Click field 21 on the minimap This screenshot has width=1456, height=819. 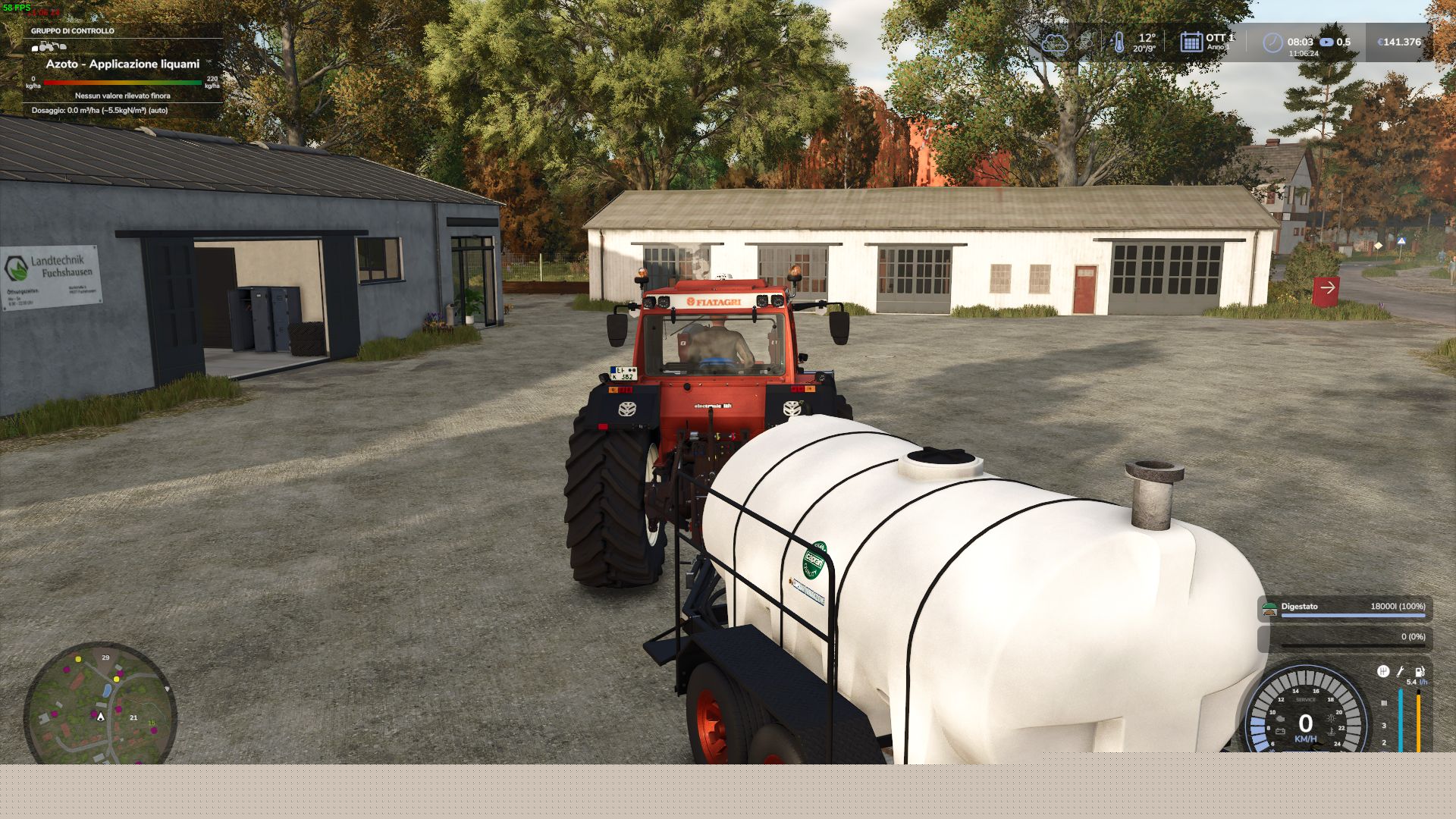pyautogui.click(x=133, y=717)
